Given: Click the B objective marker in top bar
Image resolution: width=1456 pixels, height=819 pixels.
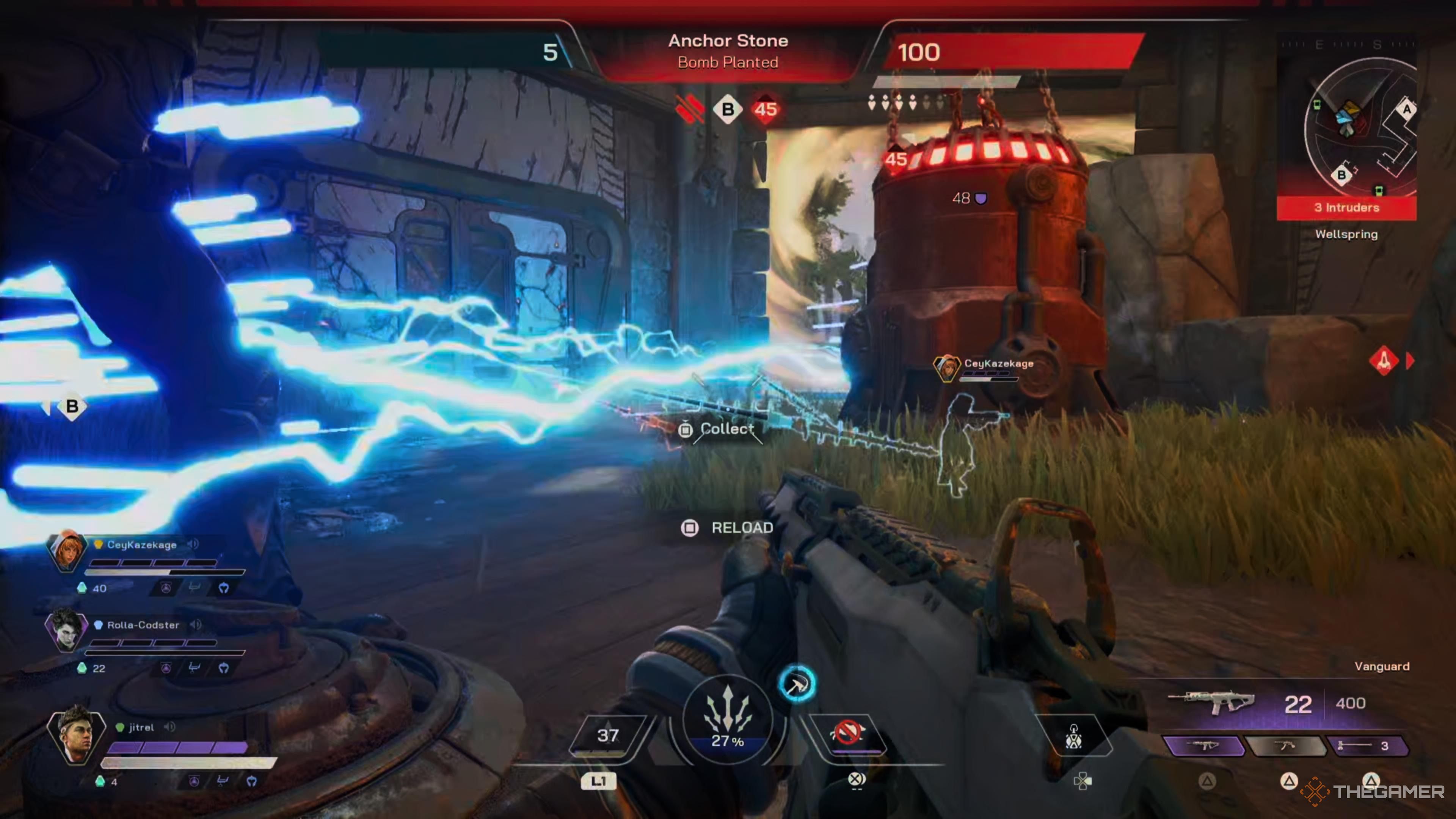Looking at the screenshot, I should (x=728, y=109).
